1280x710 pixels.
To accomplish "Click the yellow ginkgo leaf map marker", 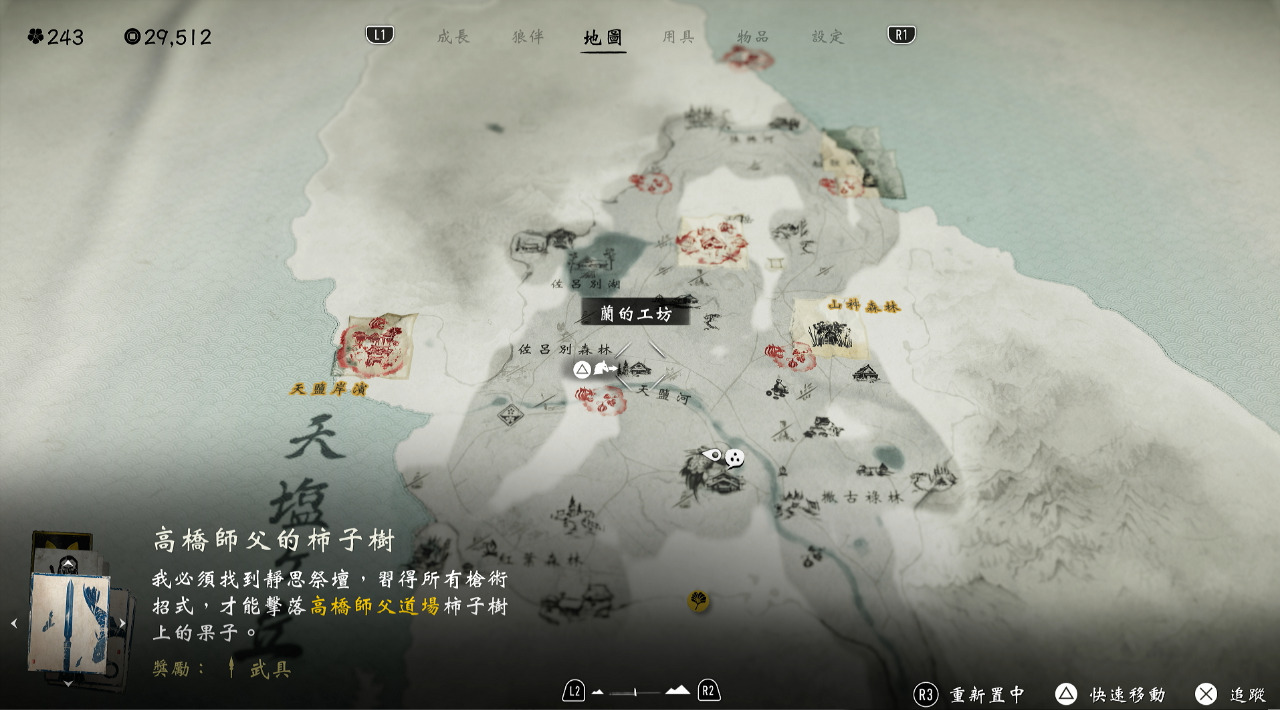I will click(698, 601).
